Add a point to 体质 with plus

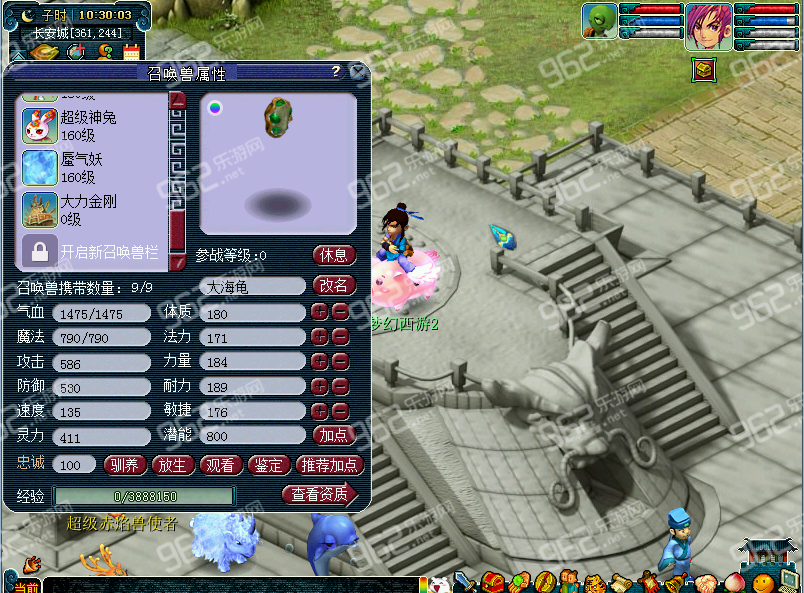coord(319,312)
